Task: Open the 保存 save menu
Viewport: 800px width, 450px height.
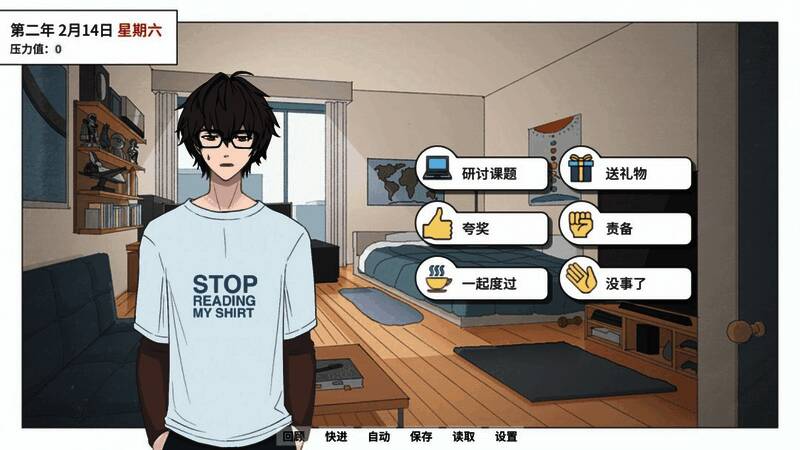Action: (421, 437)
